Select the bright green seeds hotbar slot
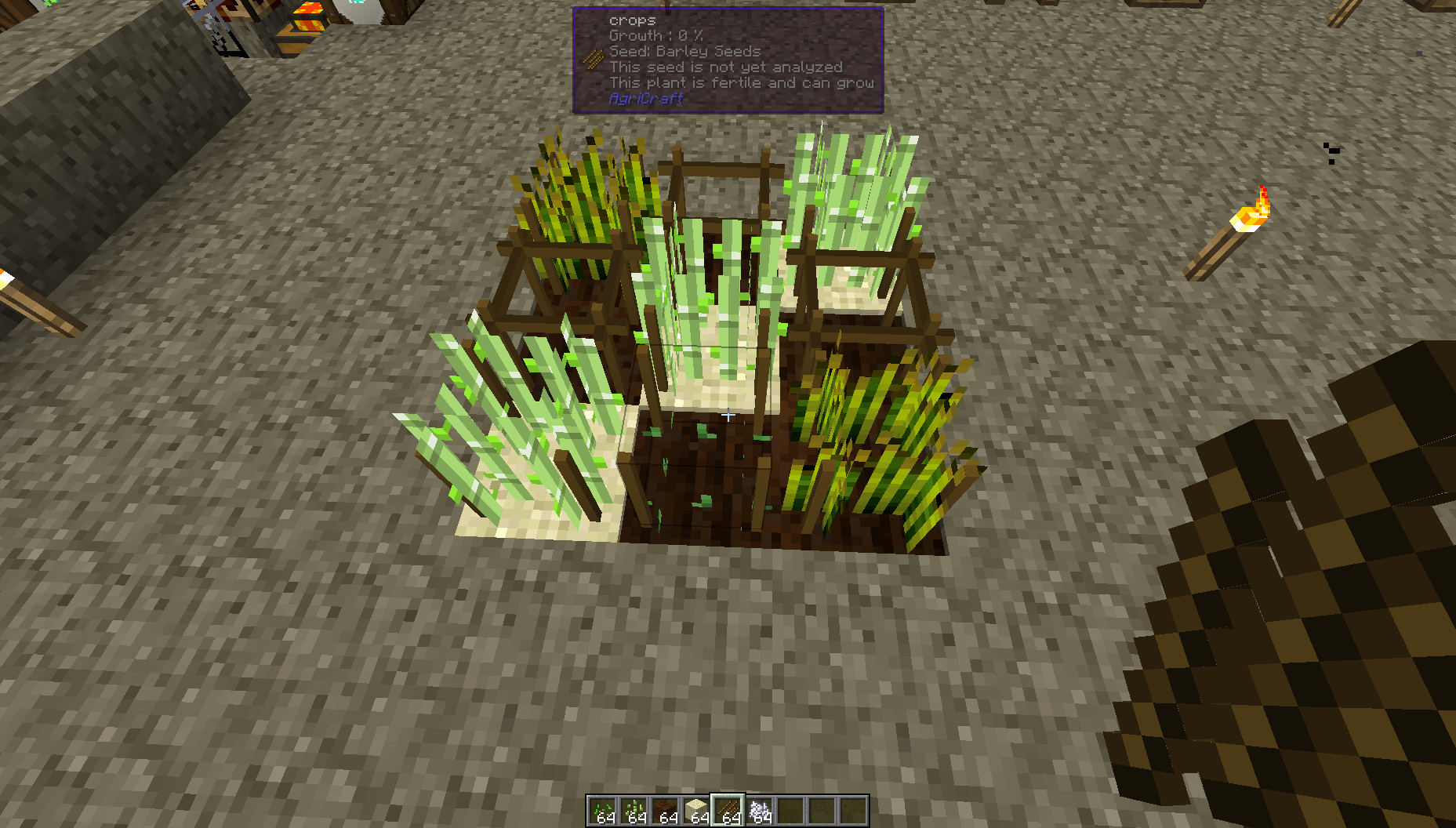Screen dimensions: 1456x828 click(602, 810)
